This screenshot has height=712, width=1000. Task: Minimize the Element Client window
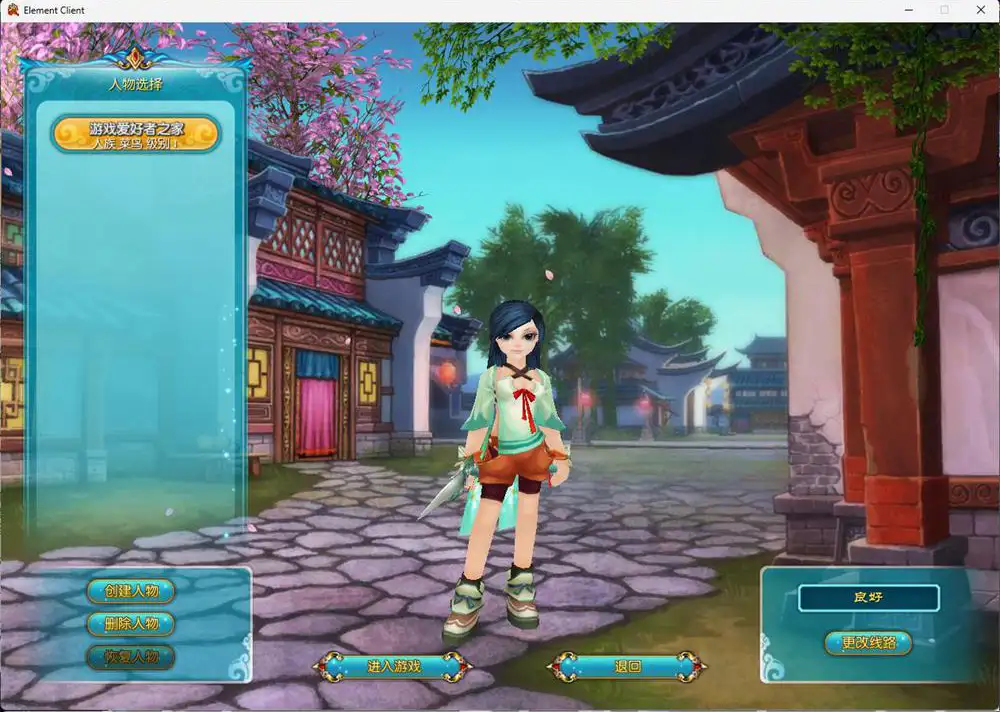click(x=909, y=10)
